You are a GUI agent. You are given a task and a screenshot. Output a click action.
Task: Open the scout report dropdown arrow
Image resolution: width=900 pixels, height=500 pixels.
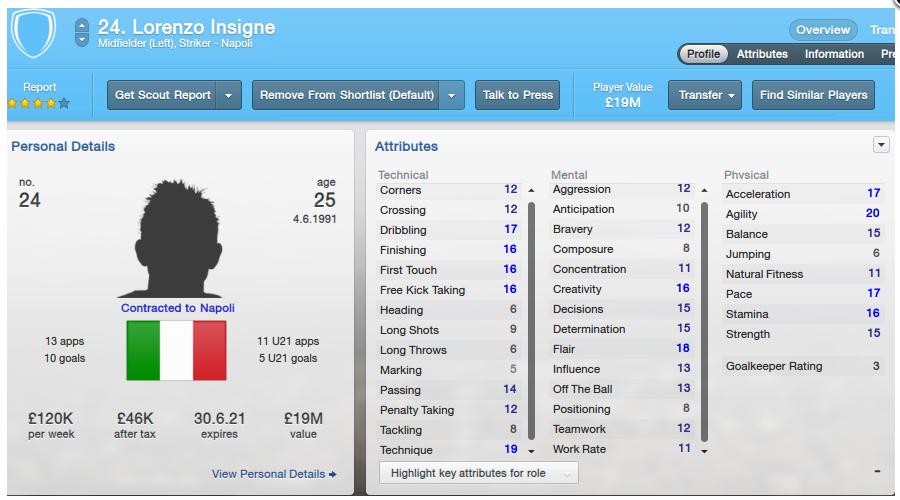click(x=230, y=95)
